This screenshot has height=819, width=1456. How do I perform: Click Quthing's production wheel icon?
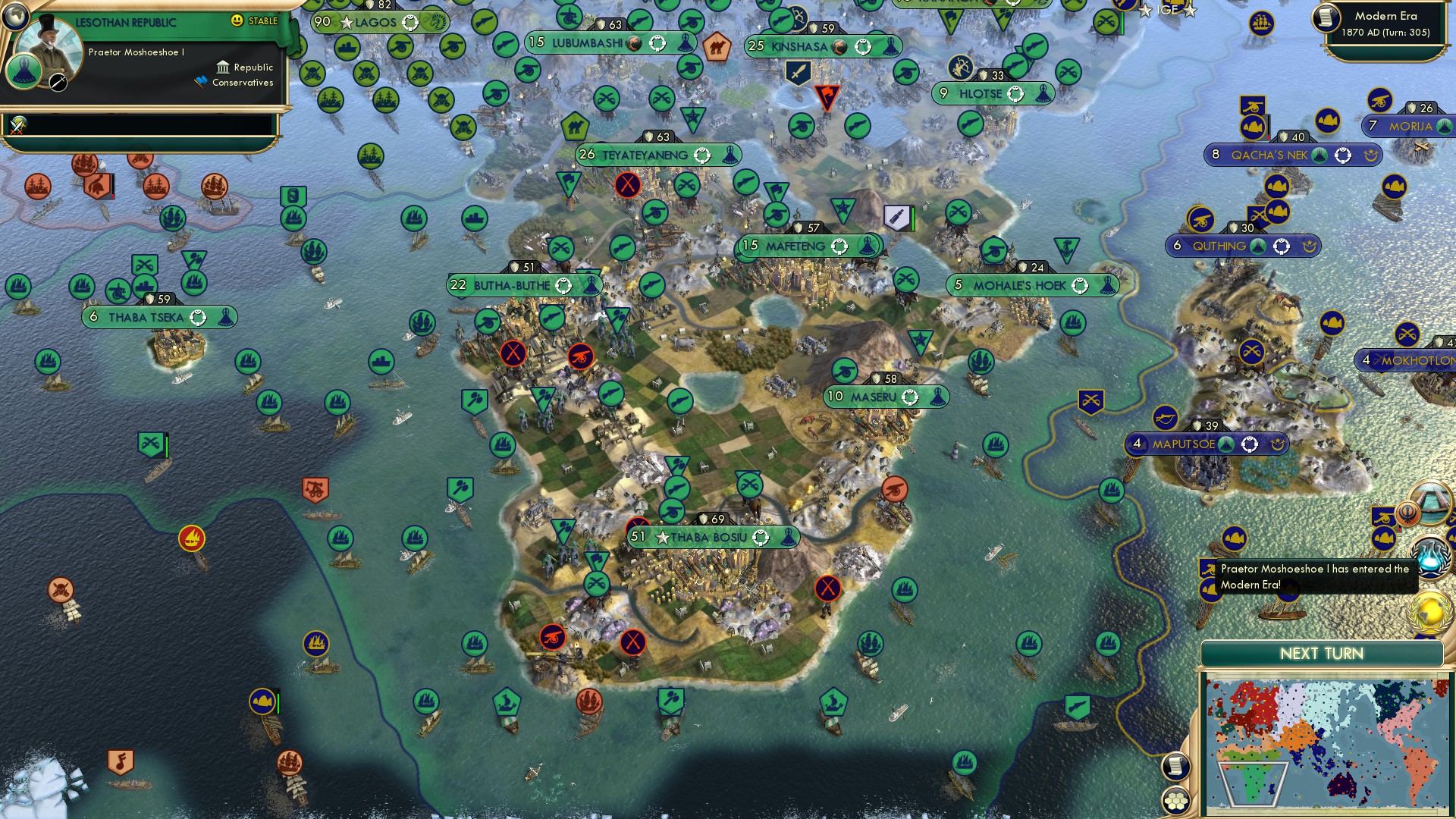[1282, 246]
